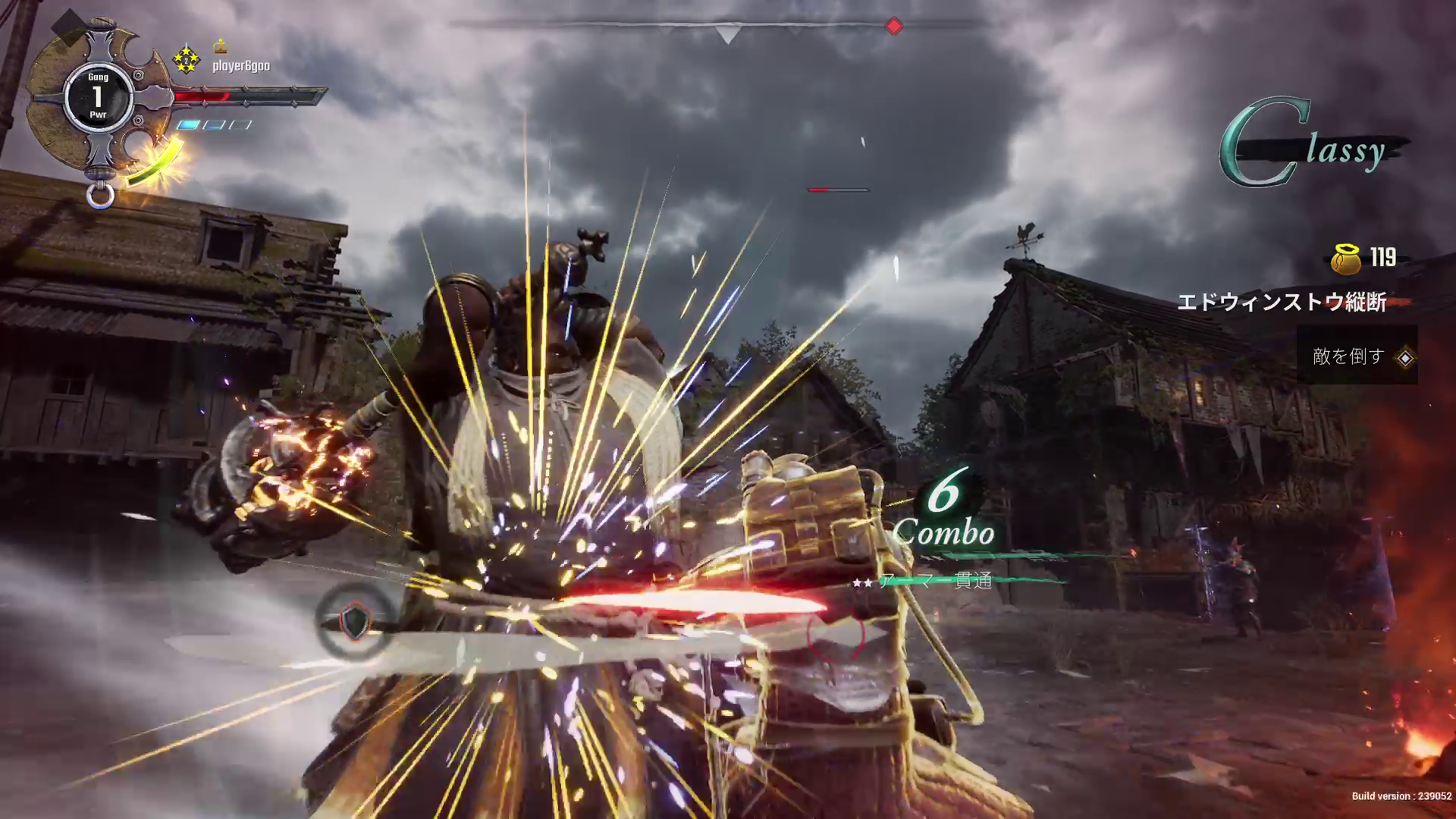The width and height of the screenshot is (1456, 819).
Task: Click the Gong Pwr gauge emblem
Action: click(98, 96)
